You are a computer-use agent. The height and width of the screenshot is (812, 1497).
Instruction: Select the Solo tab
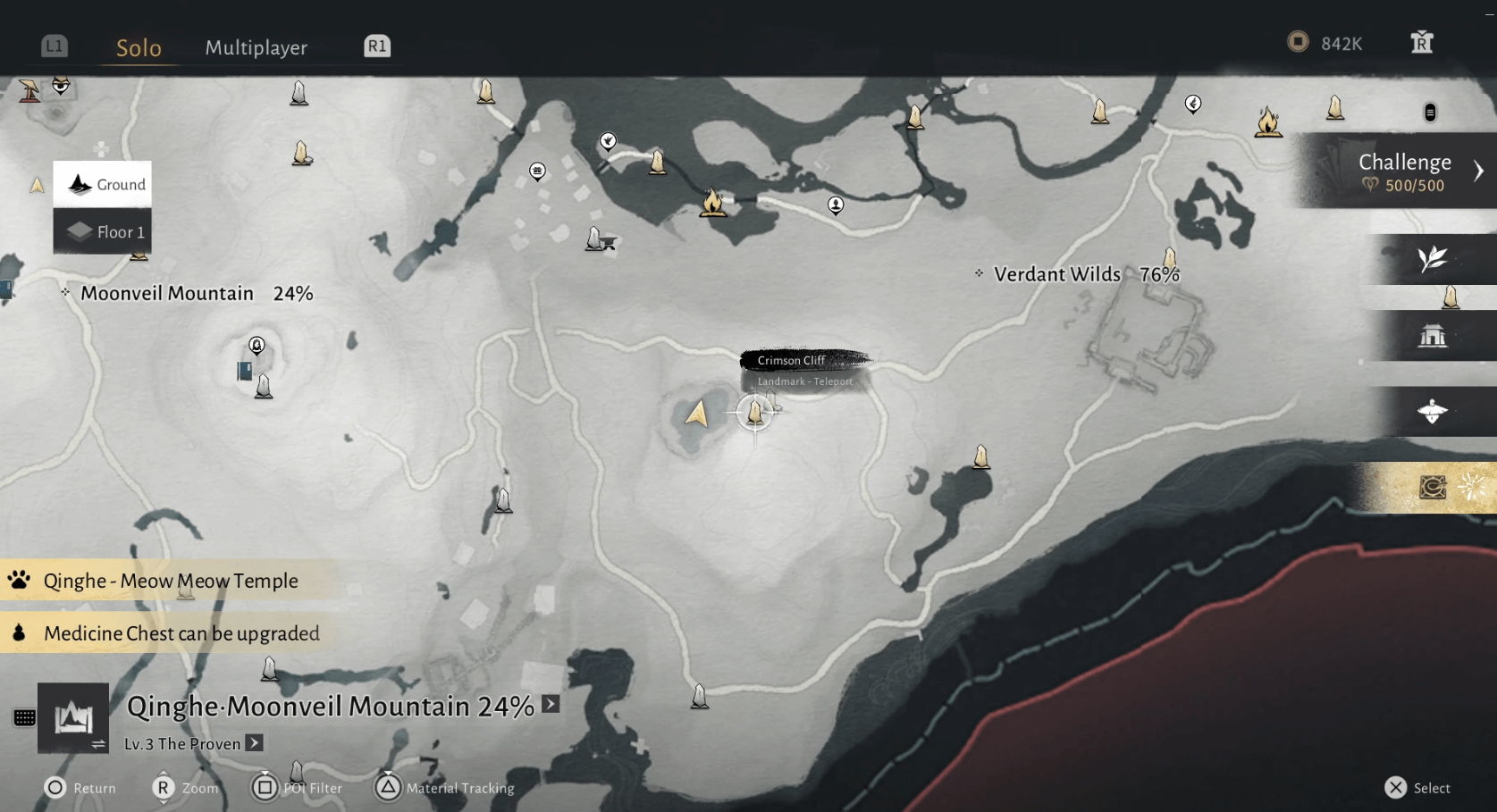pyautogui.click(x=139, y=47)
